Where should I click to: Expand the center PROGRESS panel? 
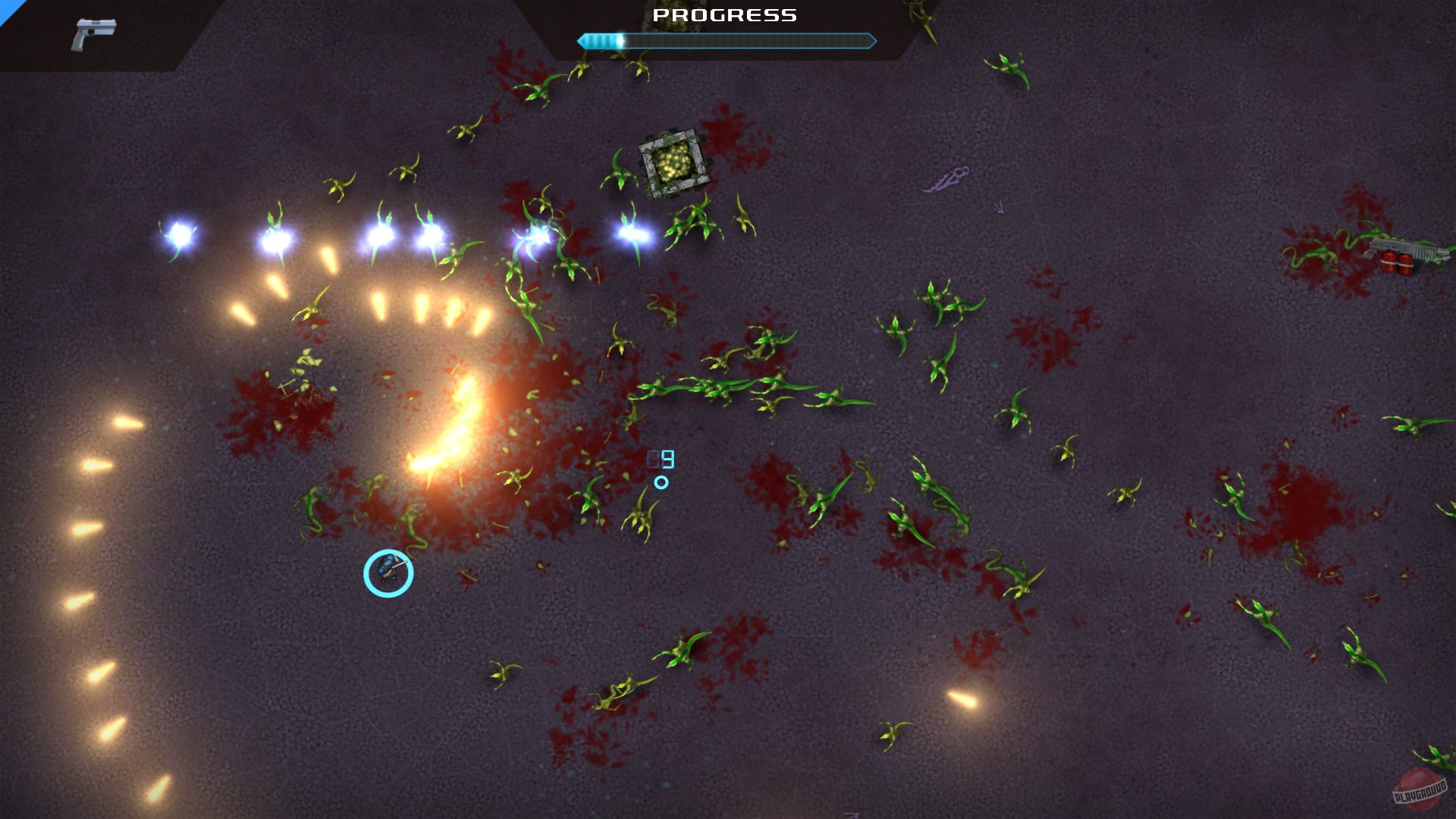pyautogui.click(x=726, y=30)
